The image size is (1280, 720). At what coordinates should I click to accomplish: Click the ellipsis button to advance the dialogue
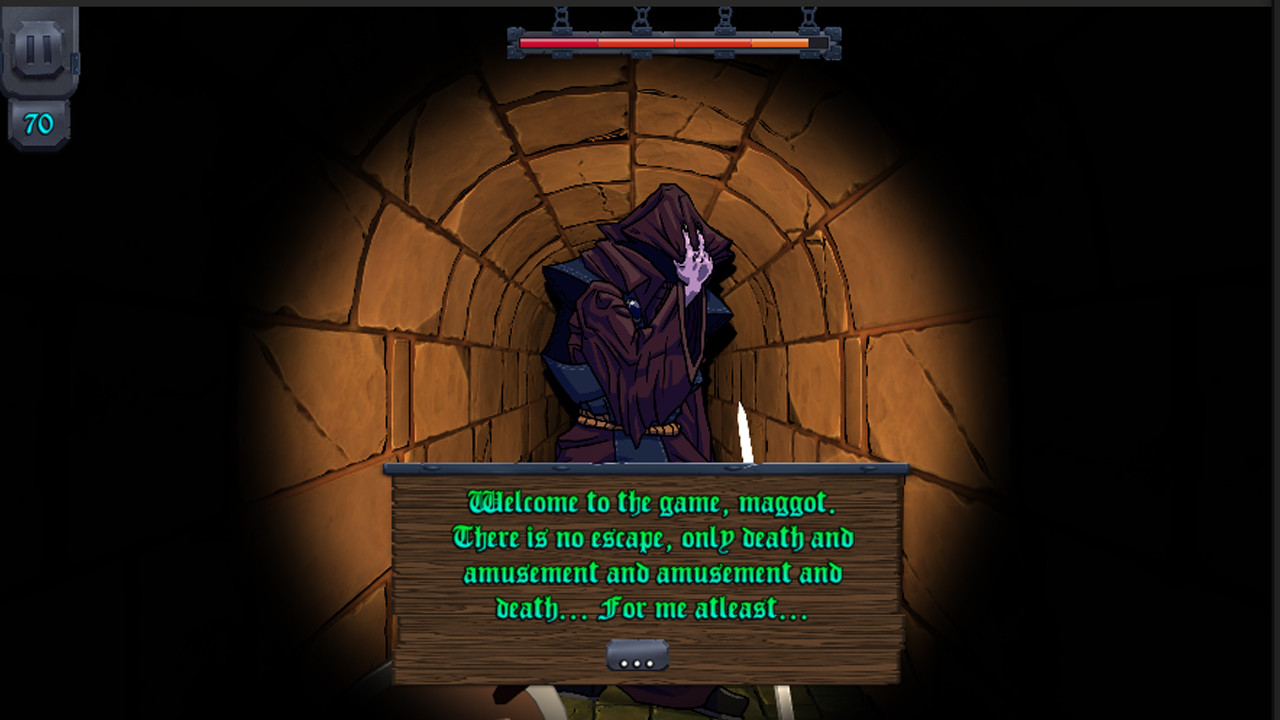tap(639, 654)
